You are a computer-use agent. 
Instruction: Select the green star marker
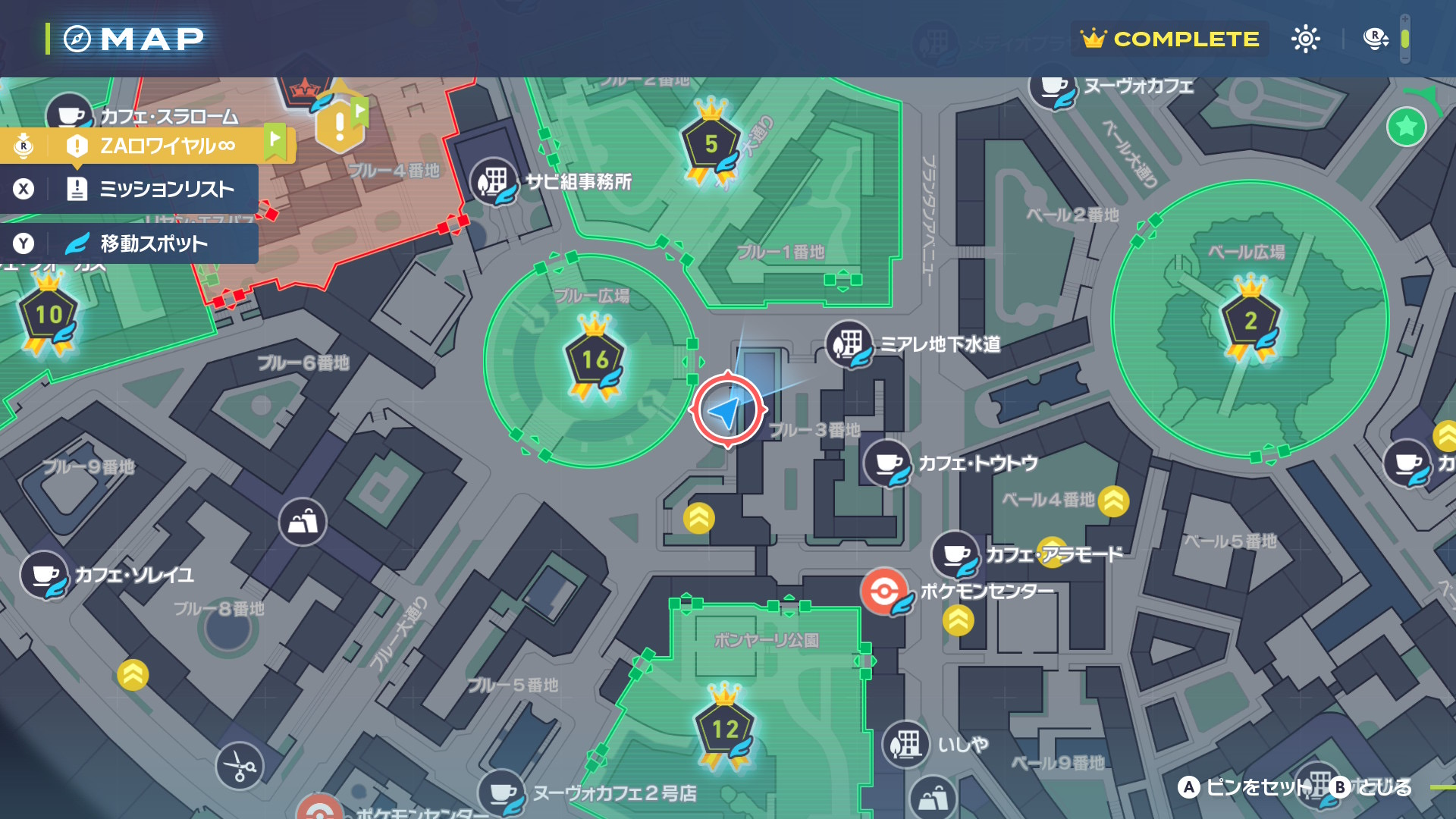point(1406,127)
